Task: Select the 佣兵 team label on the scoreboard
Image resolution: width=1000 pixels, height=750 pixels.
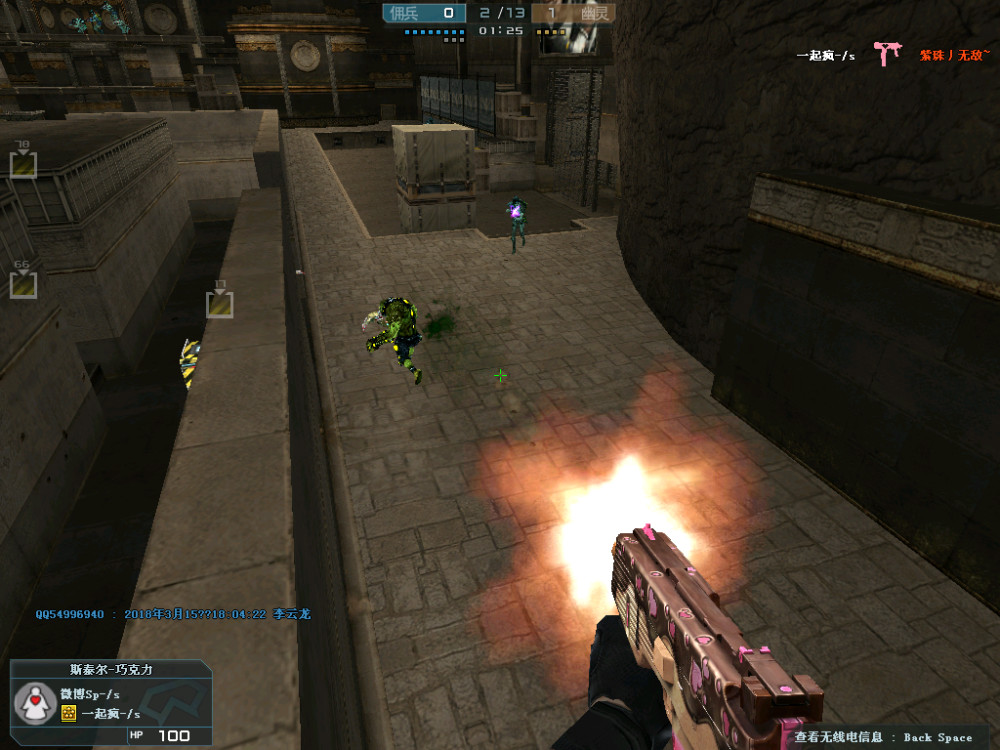Action: pyautogui.click(x=405, y=13)
